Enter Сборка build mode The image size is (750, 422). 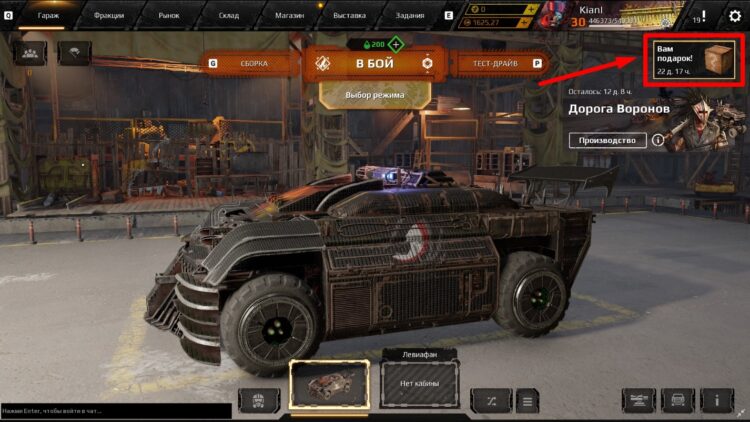point(252,64)
